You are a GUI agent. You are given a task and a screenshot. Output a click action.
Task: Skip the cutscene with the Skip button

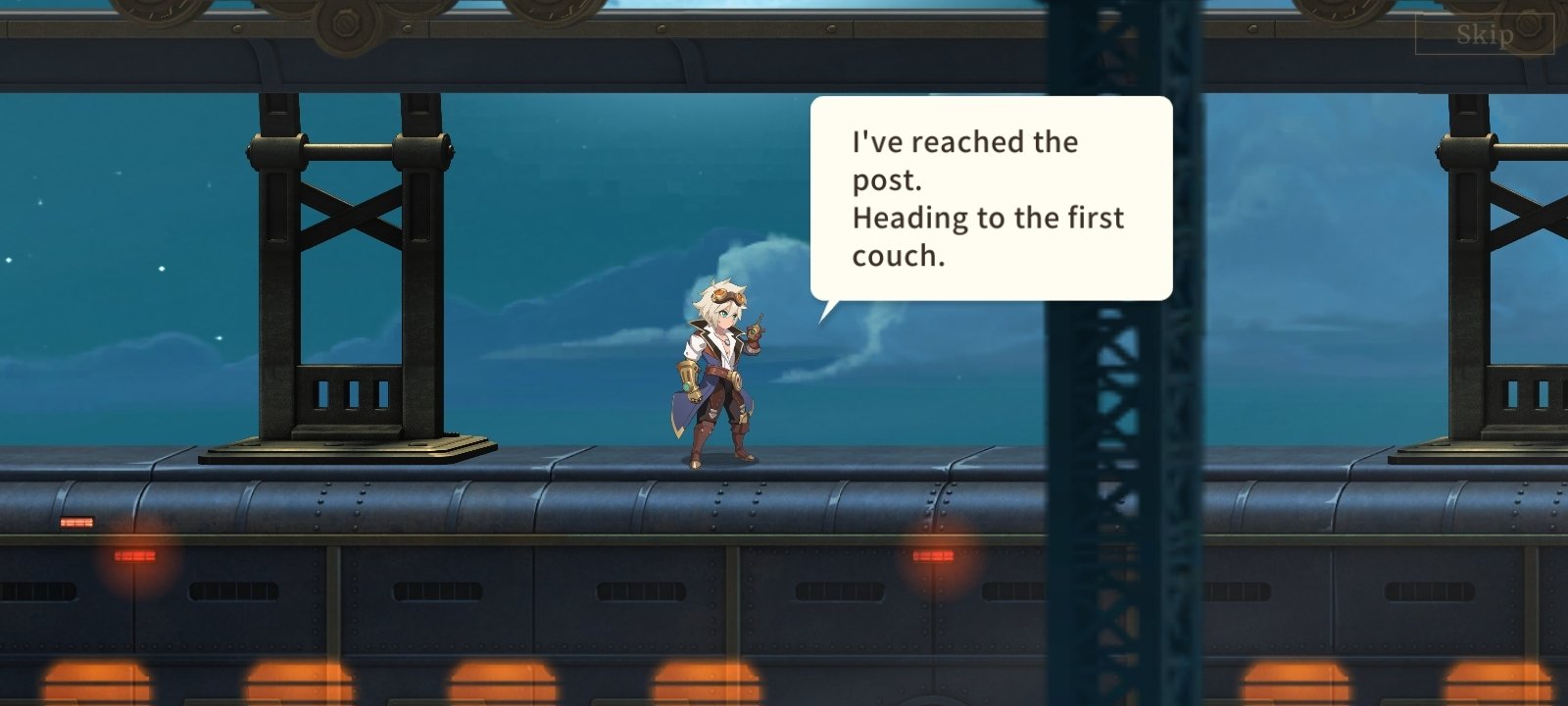pos(1484,35)
